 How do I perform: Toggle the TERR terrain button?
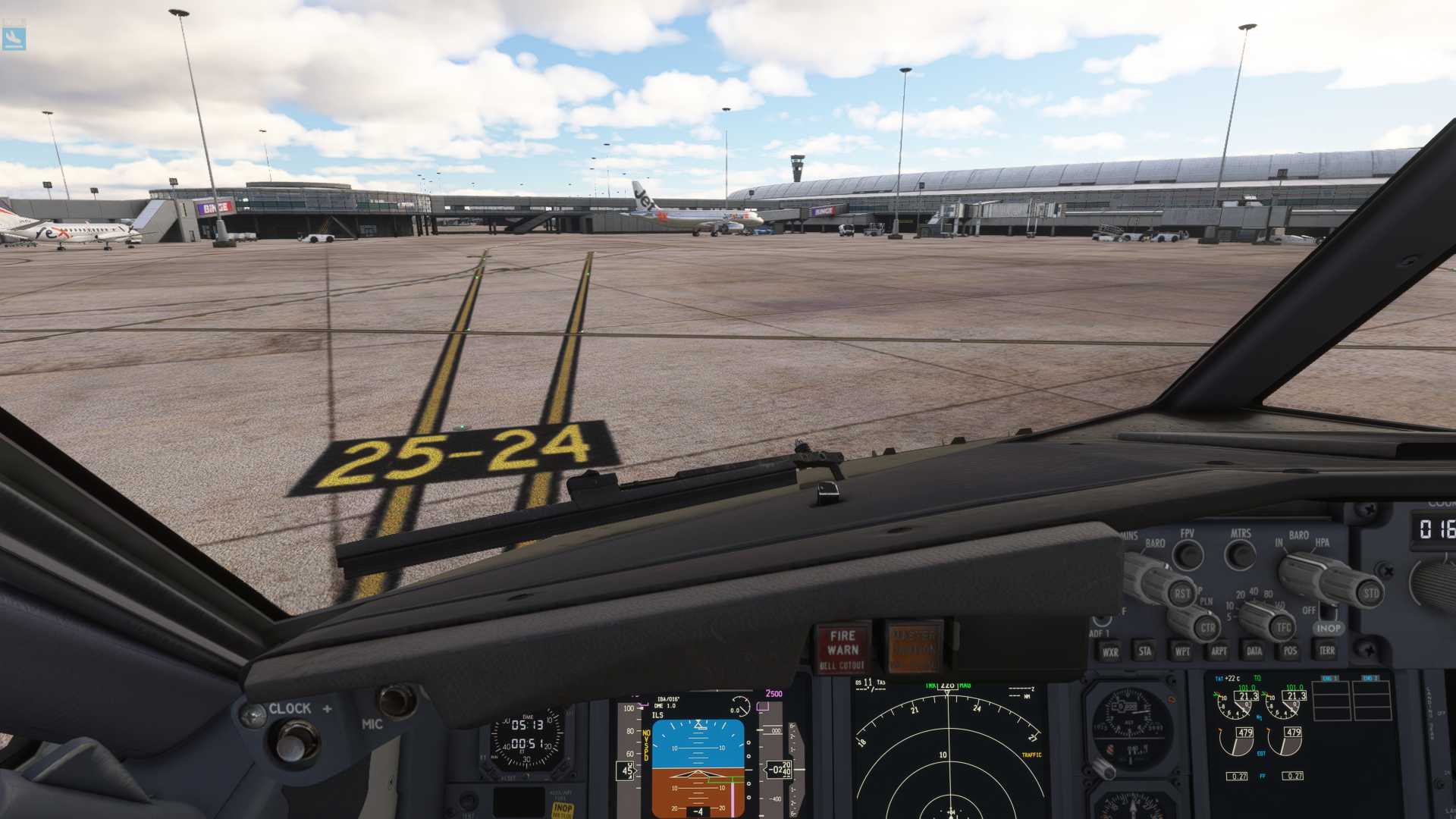click(x=1326, y=650)
